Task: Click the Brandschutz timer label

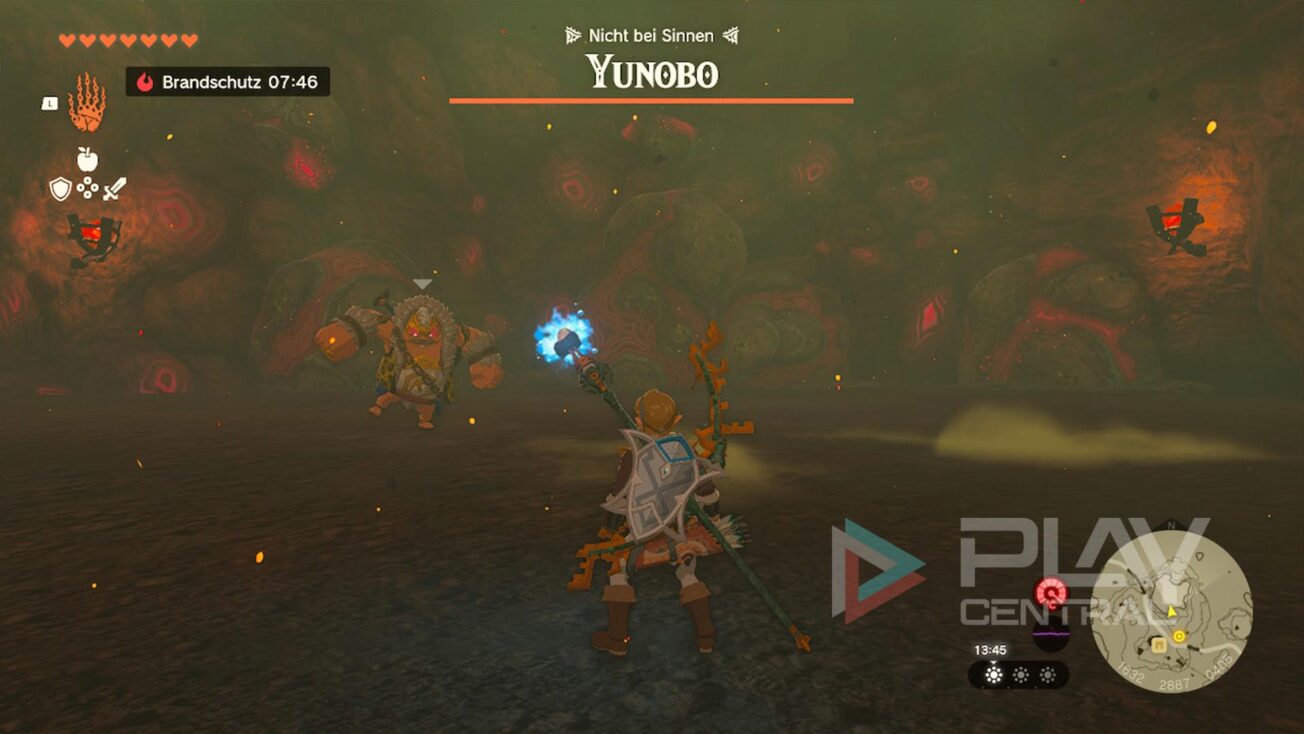Action: (222, 83)
